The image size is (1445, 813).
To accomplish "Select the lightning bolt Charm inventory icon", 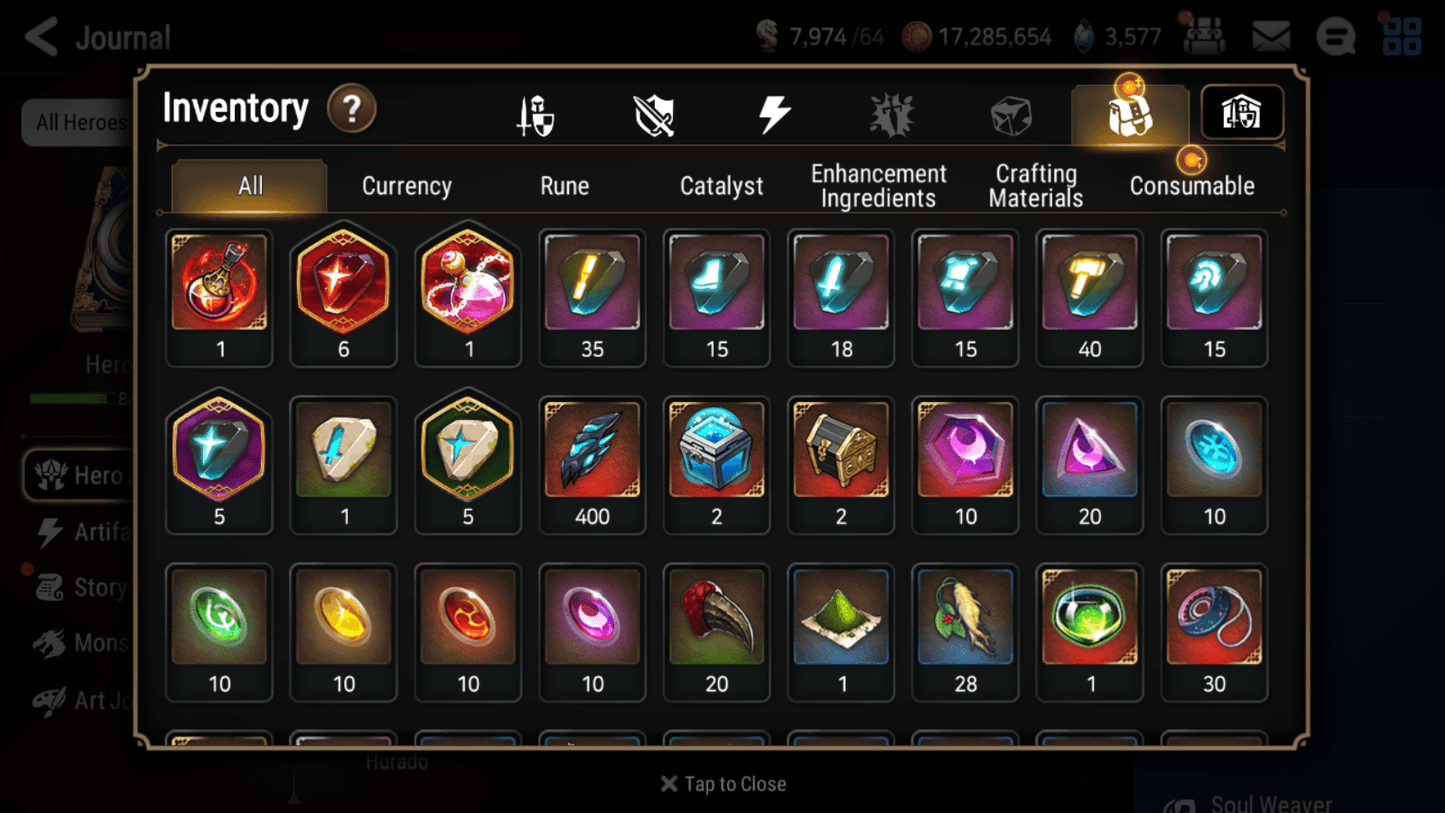I will [x=776, y=113].
